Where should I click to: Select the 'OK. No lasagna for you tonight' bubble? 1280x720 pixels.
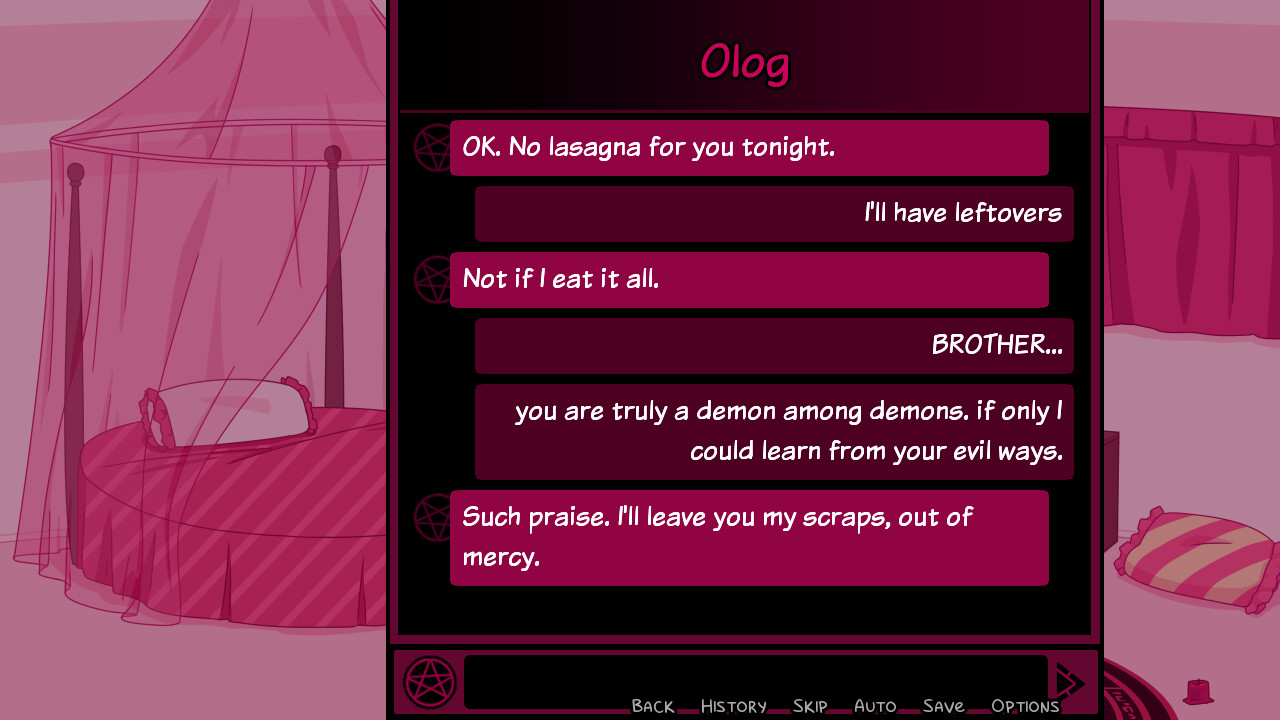point(749,148)
